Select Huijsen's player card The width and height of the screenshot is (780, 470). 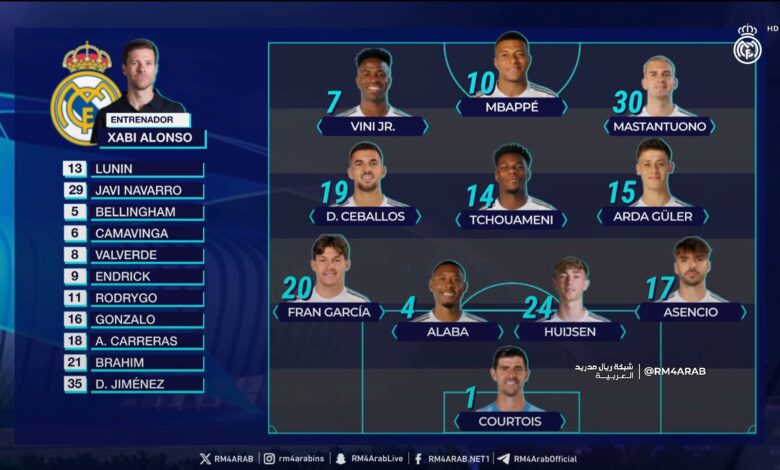(570, 331)
